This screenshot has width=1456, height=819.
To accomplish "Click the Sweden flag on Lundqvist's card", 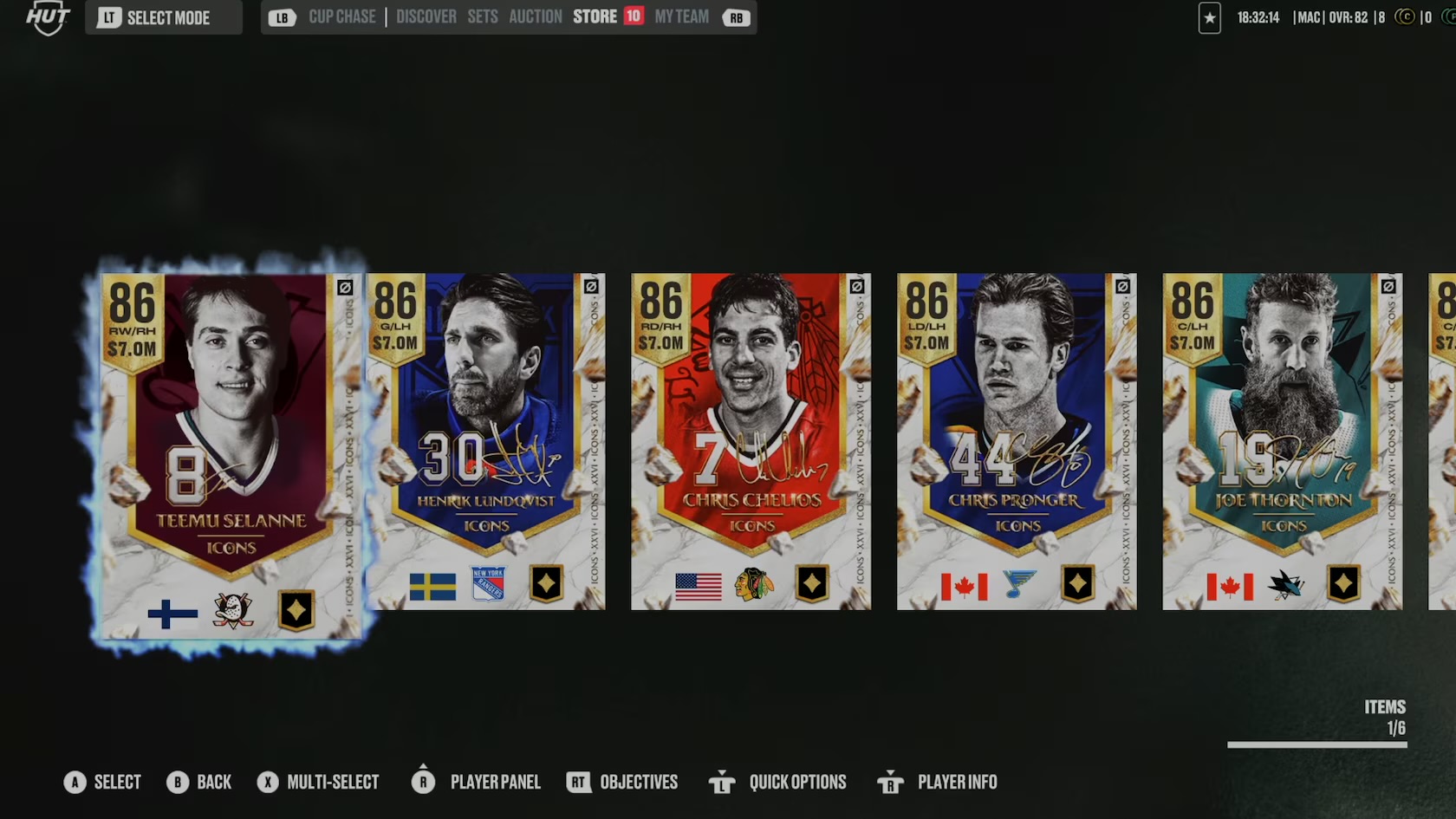I will [x=432, y=585].
